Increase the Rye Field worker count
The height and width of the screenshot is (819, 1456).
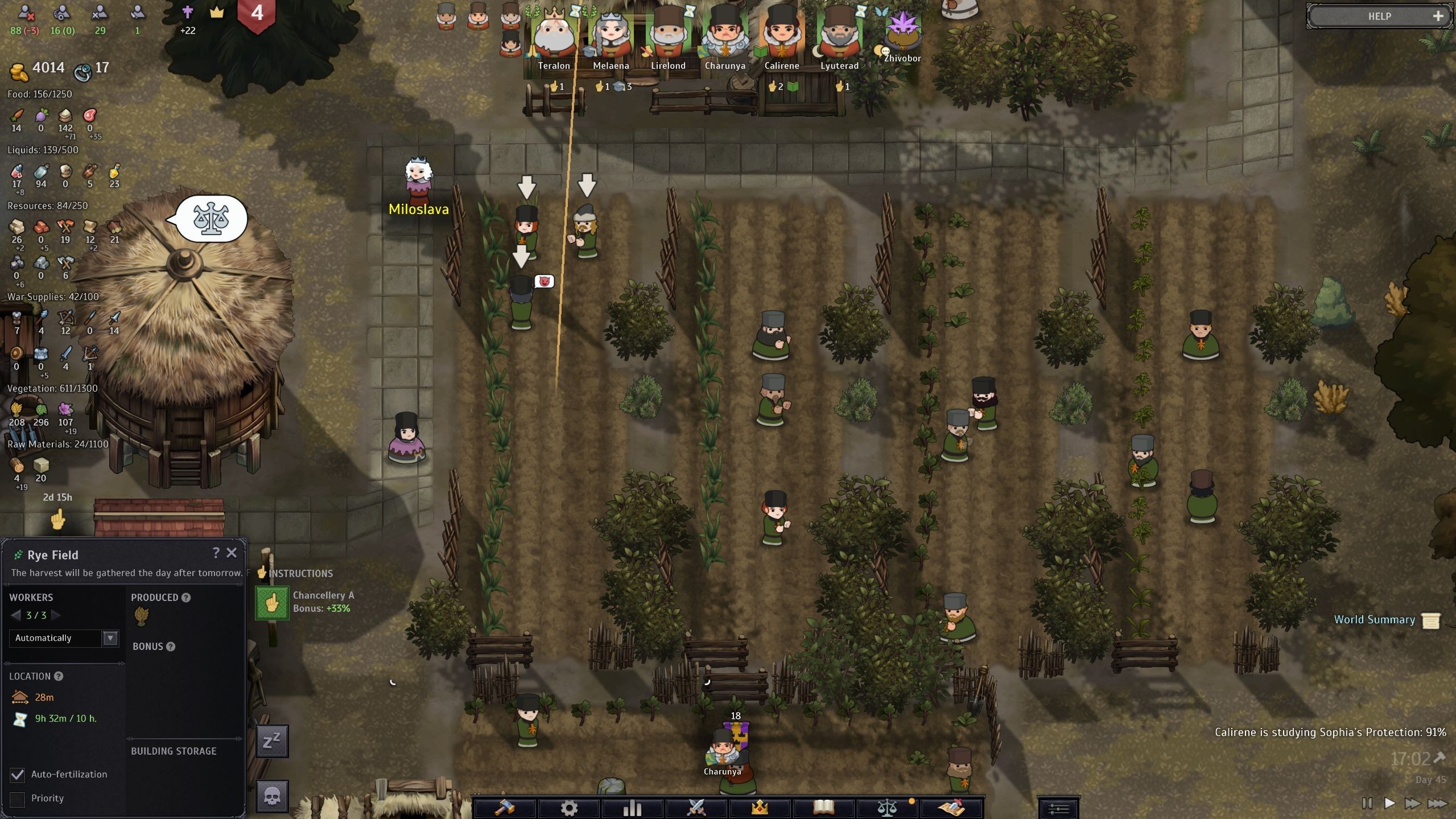[x=56, y=615]
